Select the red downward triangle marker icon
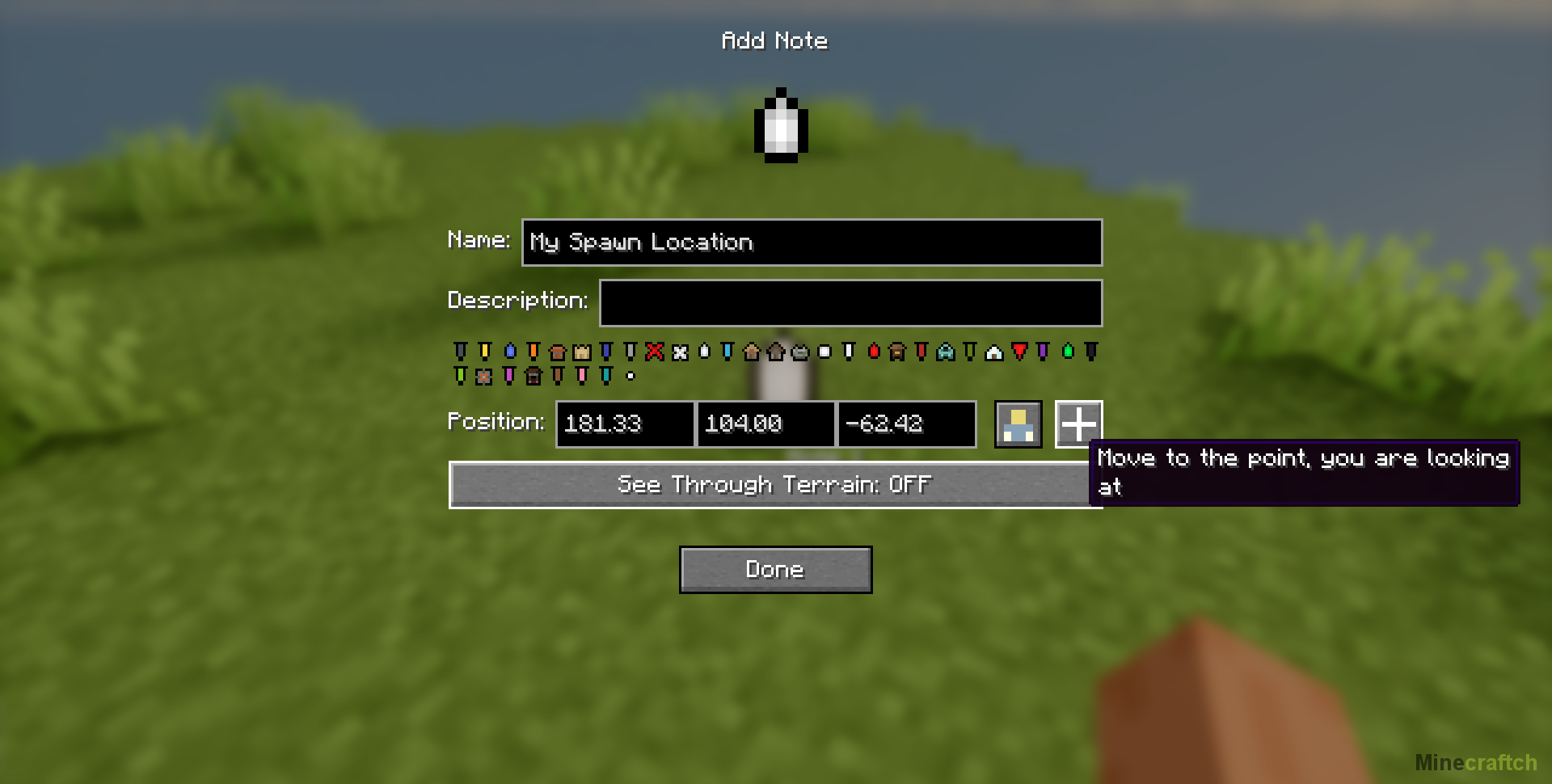 coord(1019,352)
